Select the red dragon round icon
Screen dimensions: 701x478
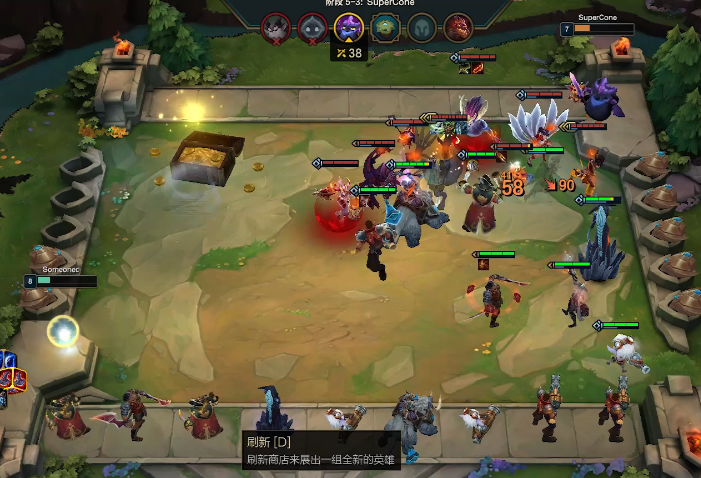point(457,27)
